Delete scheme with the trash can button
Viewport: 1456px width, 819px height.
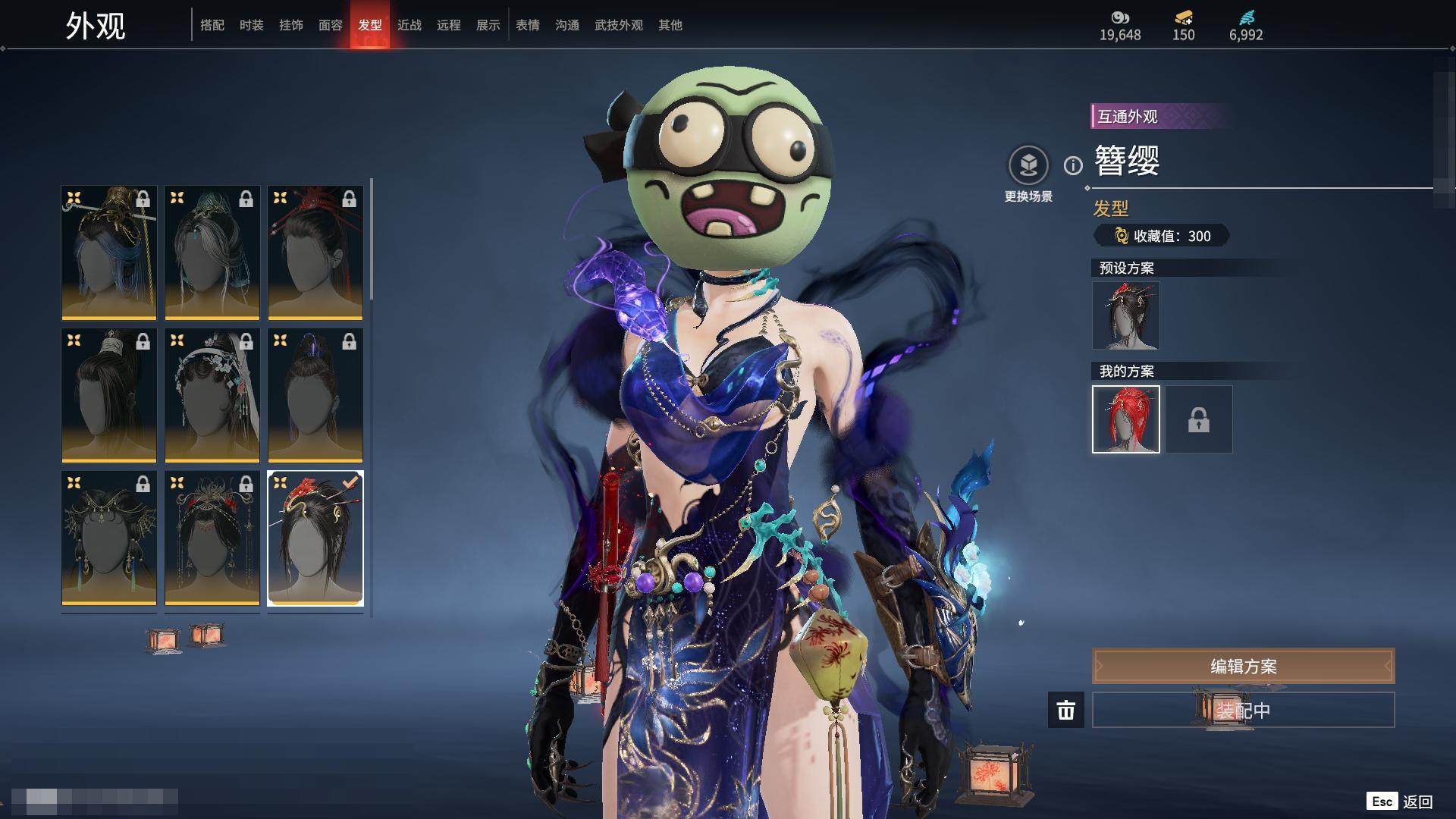click(1066, 710)
